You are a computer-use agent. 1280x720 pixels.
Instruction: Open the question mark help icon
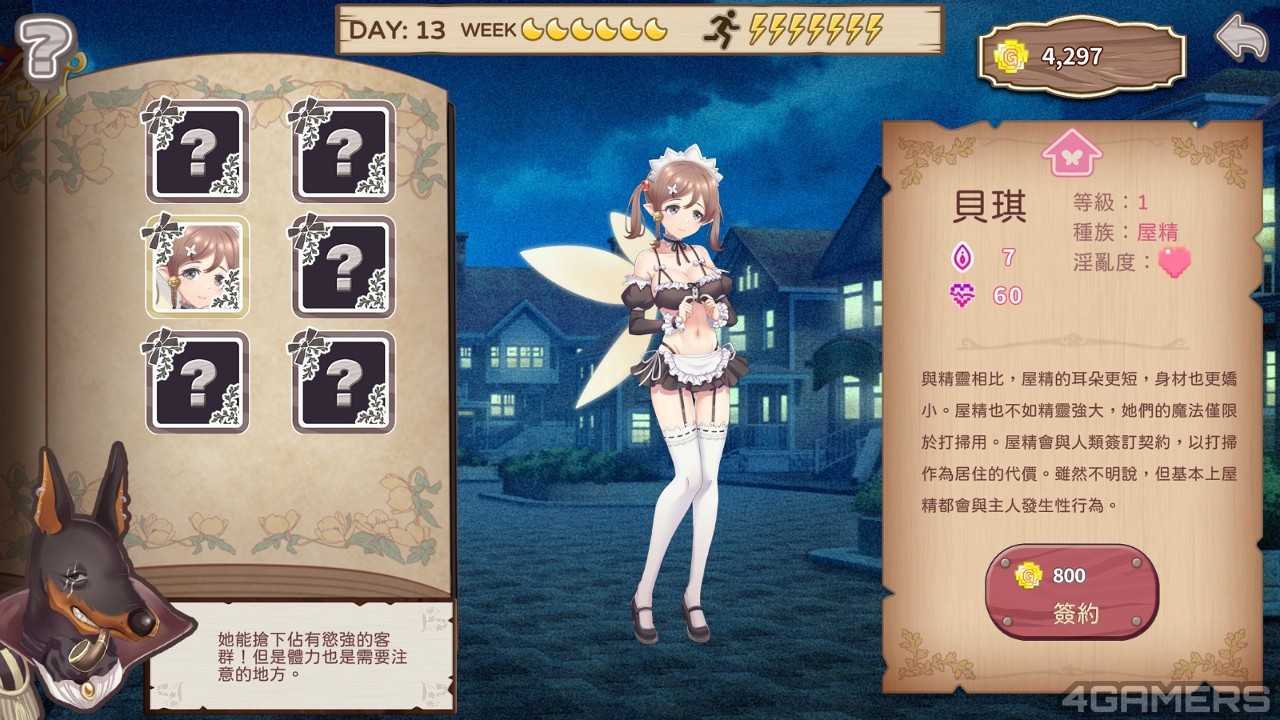45,47
